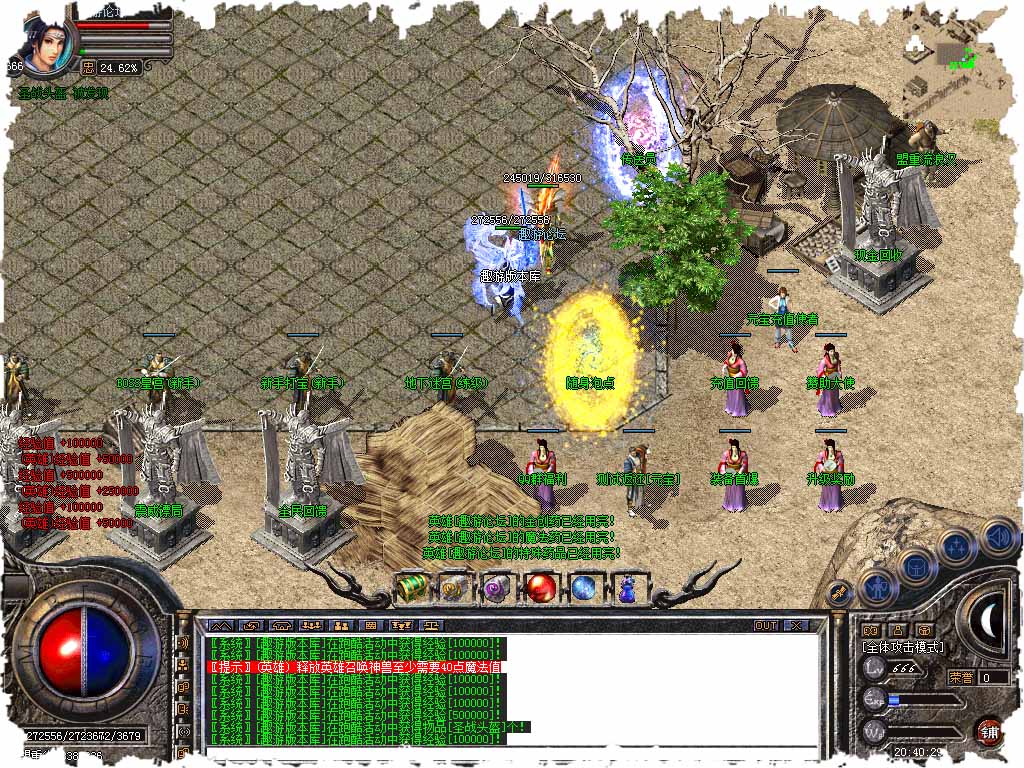The width and height of the screenshot is (1024, 768).
Task: Click the gold spiral scroll belt slot
Action: coord(454,588)
